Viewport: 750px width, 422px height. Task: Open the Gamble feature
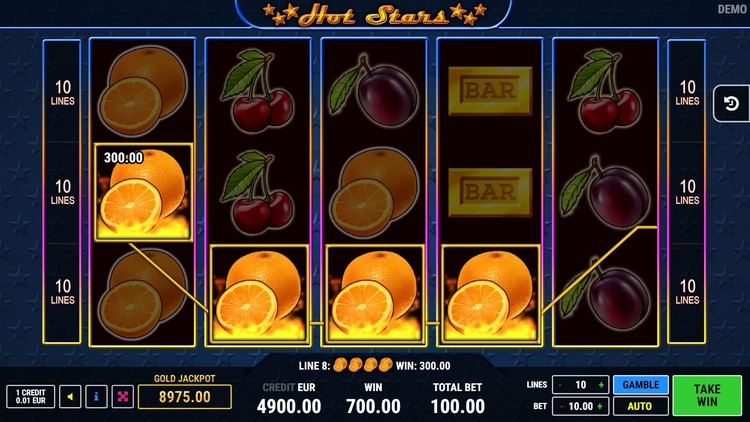(x=640, y=385)
